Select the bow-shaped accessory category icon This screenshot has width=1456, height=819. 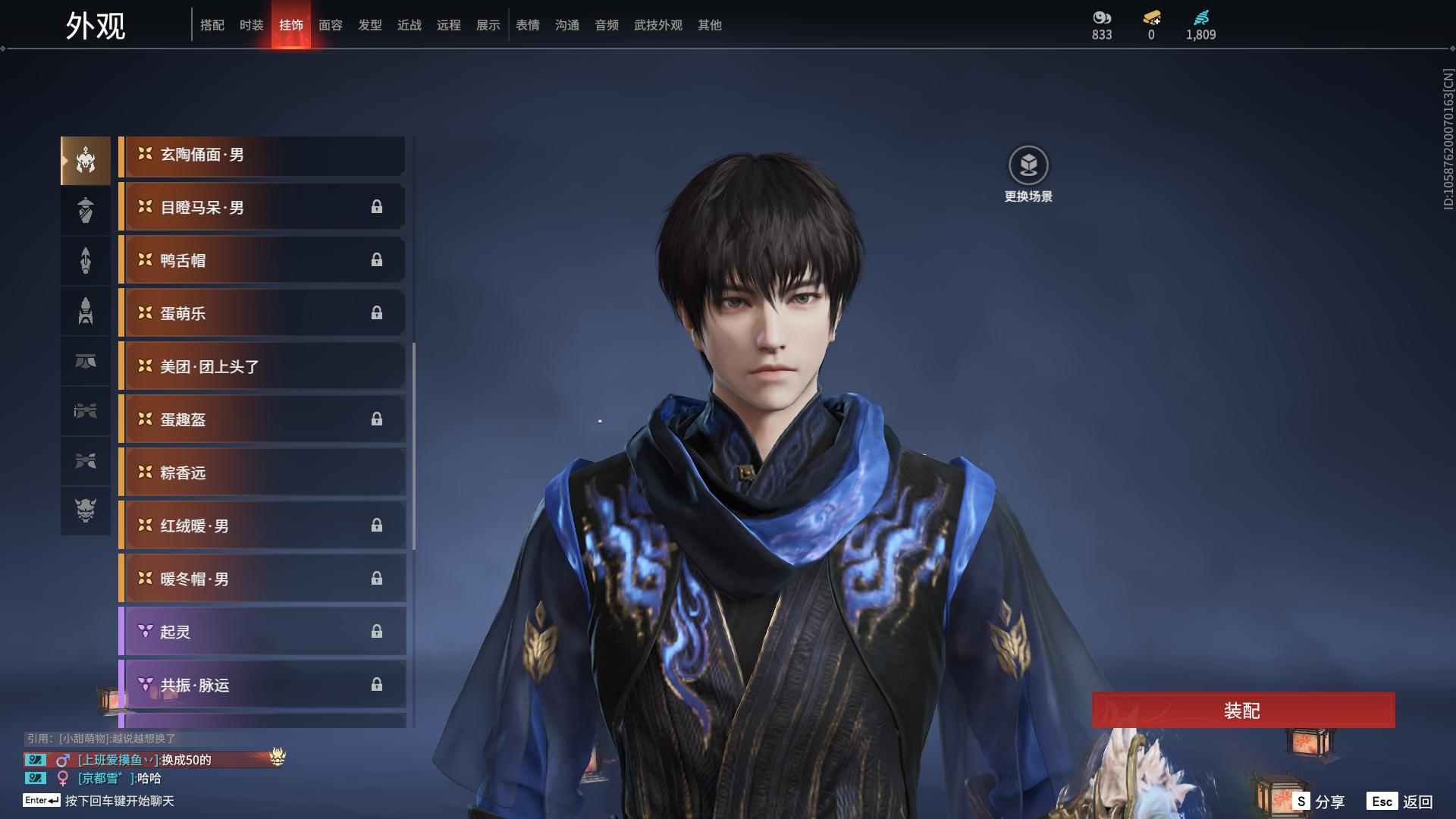[x=85, y=462]
